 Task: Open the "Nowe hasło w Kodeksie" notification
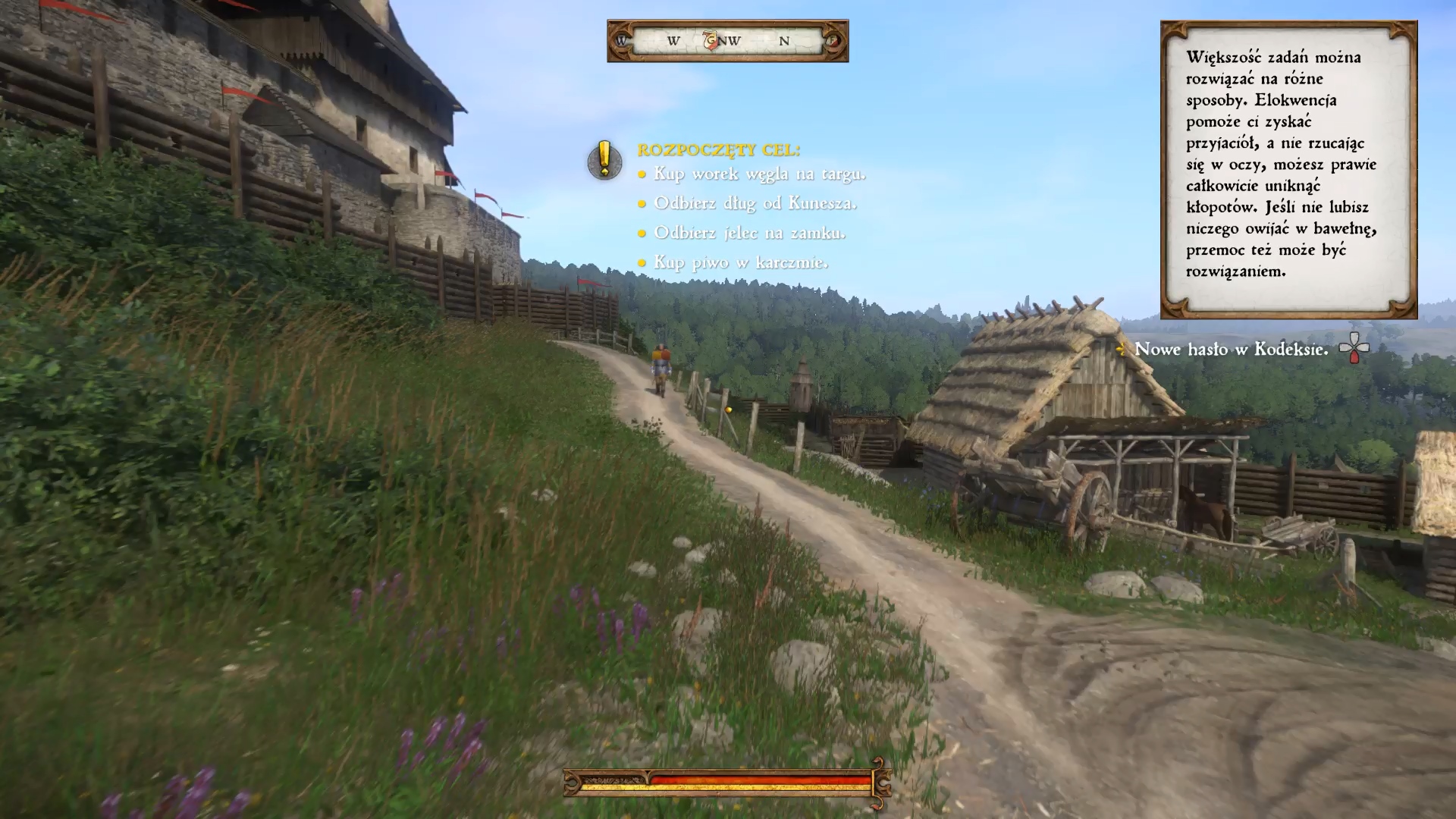point(1231,349)
